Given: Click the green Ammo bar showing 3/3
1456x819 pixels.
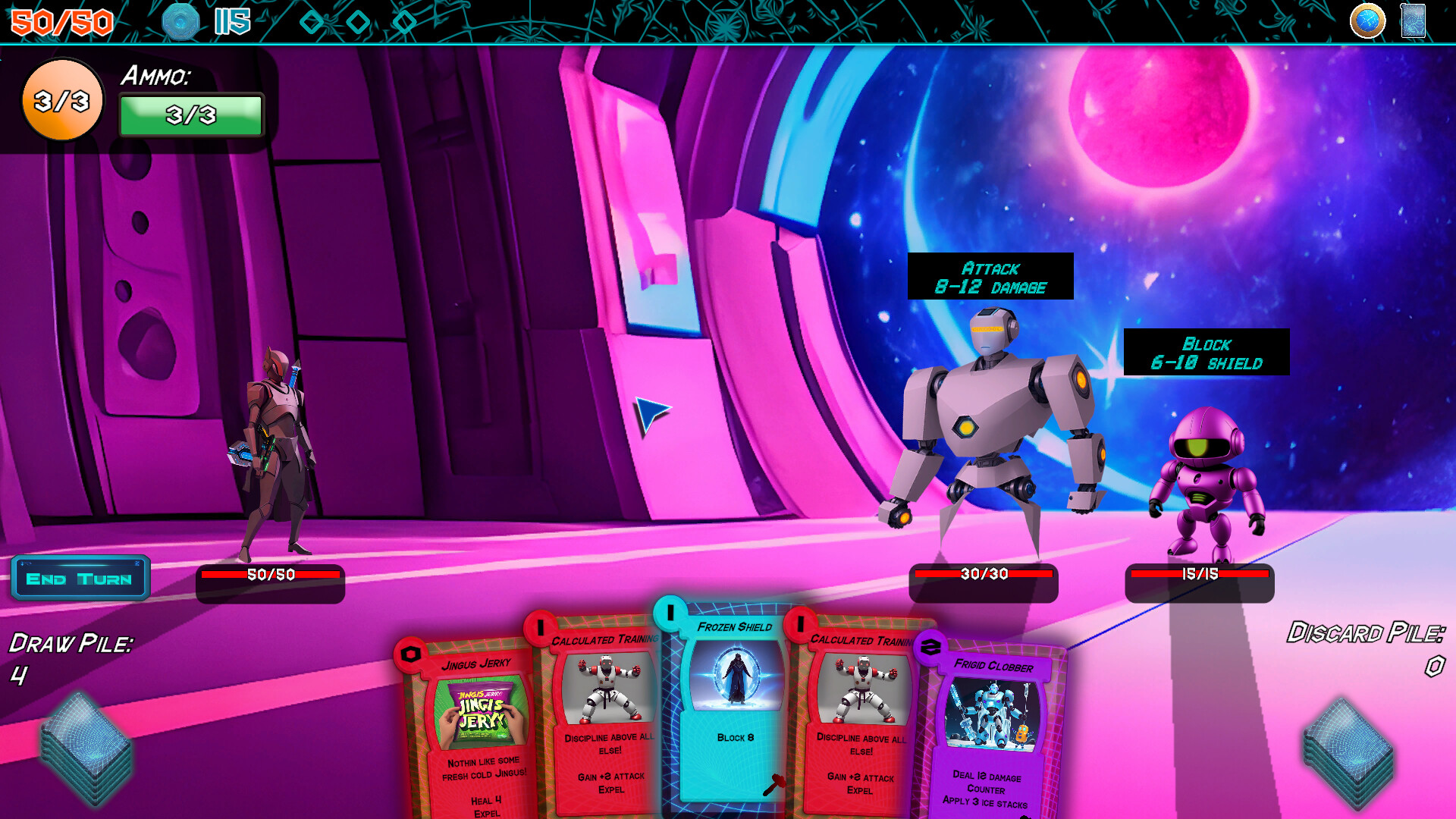Looking at the screenshot, I should point(190,117).
